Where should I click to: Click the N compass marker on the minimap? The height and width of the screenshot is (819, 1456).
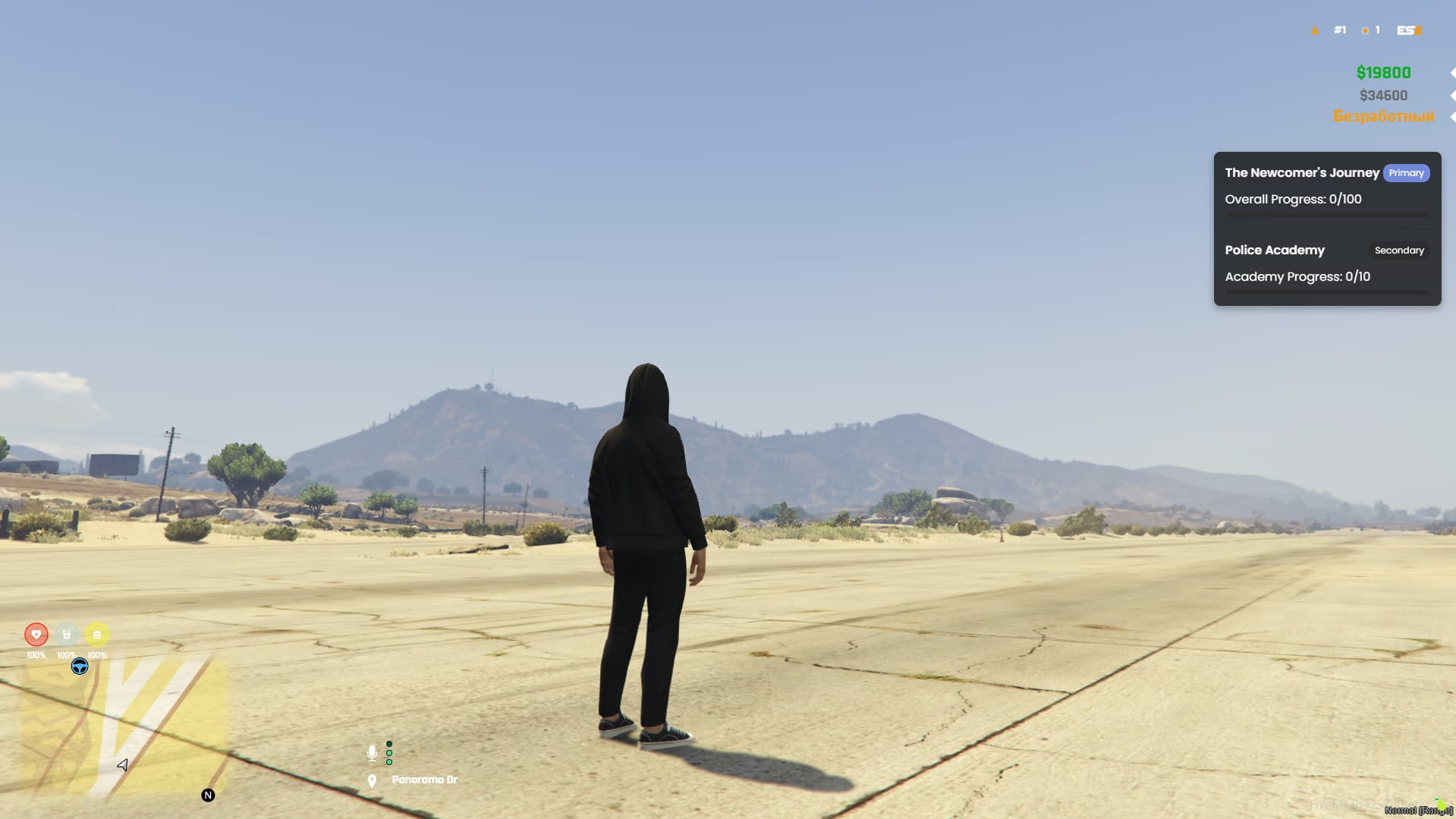click(x=206, y=795)
